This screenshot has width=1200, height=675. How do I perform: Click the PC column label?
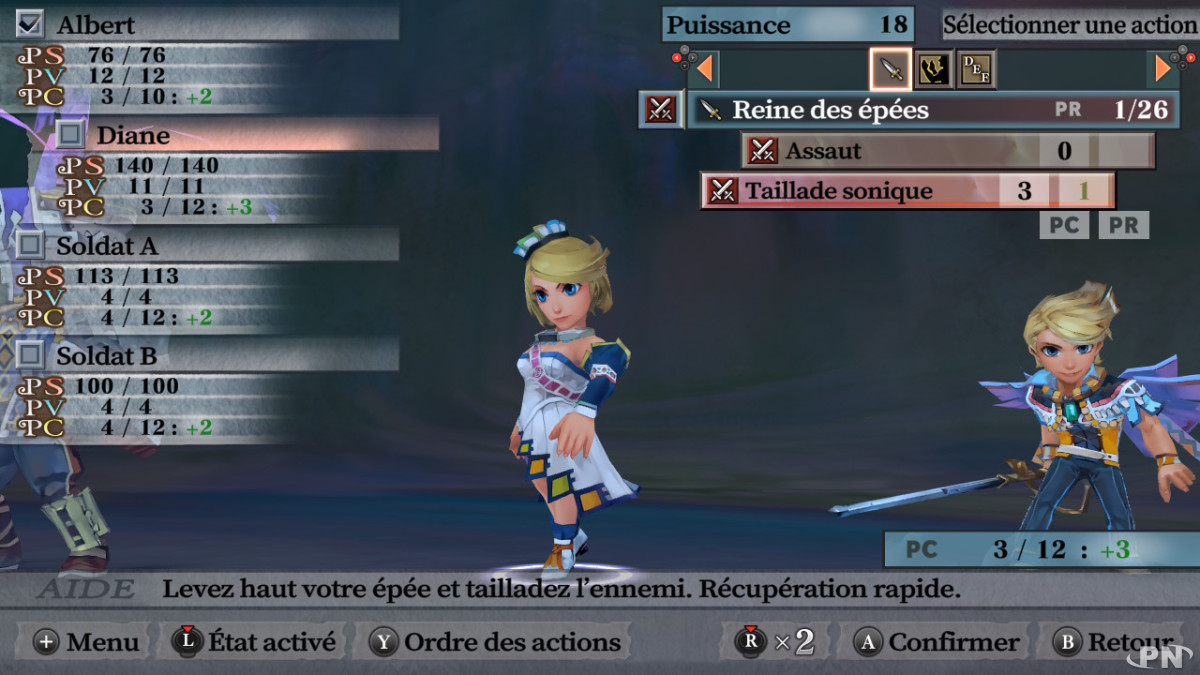[1064, 225]
